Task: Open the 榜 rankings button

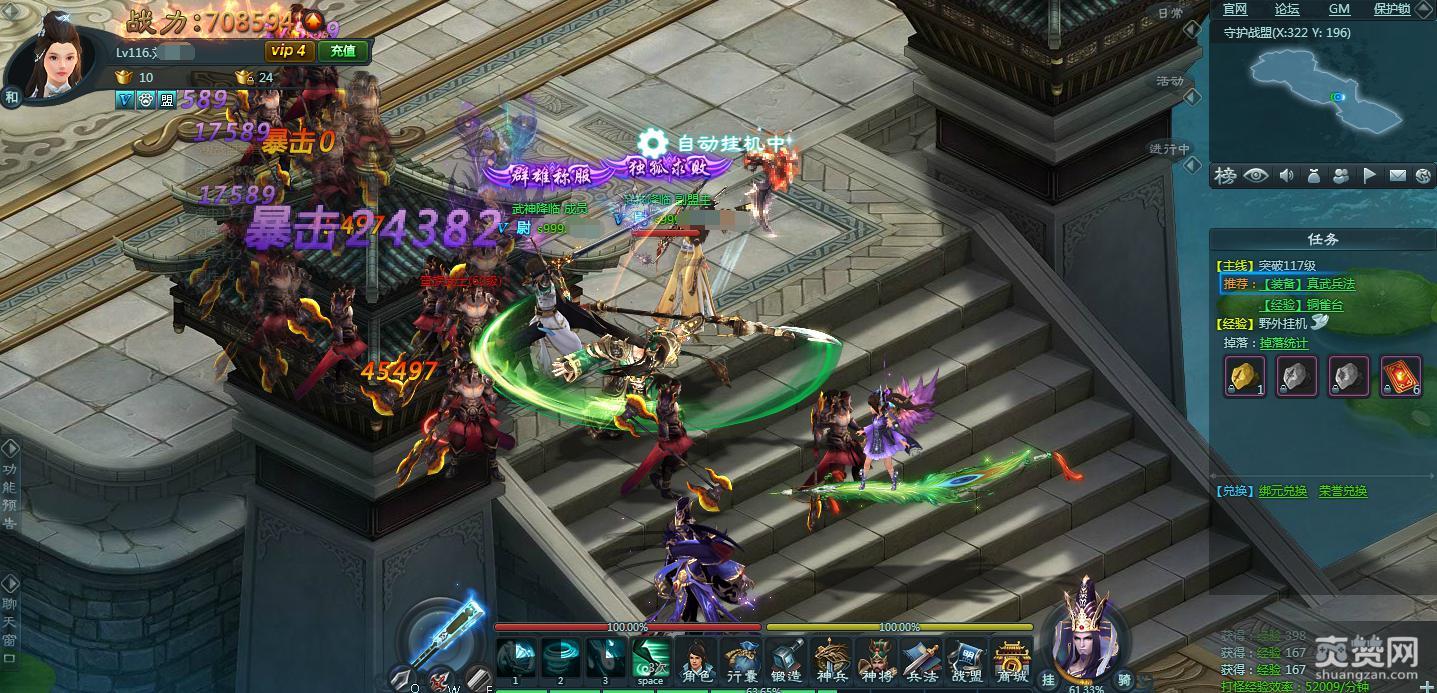Action: [x=1225, y=176]
